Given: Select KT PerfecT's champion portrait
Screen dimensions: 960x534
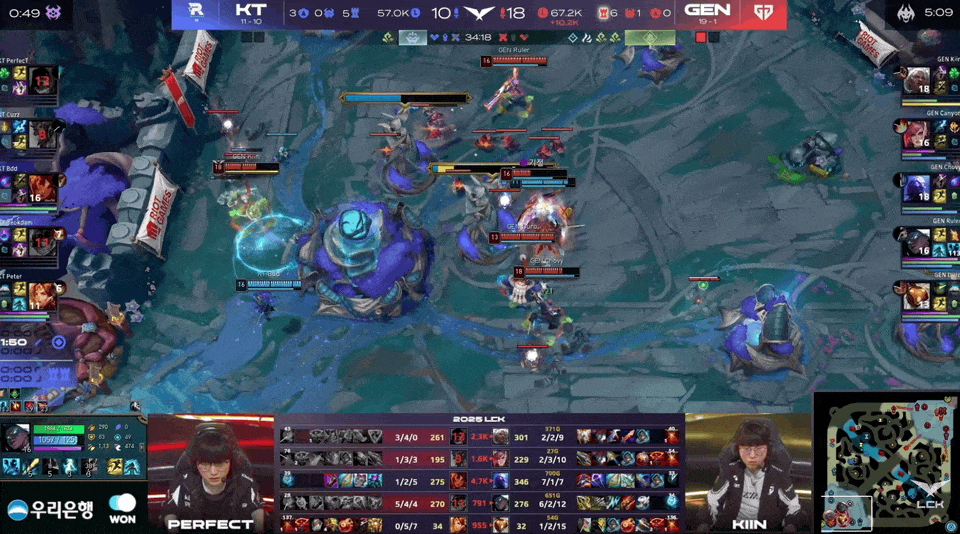Looking at the screenshot, I should pos(41,84).
